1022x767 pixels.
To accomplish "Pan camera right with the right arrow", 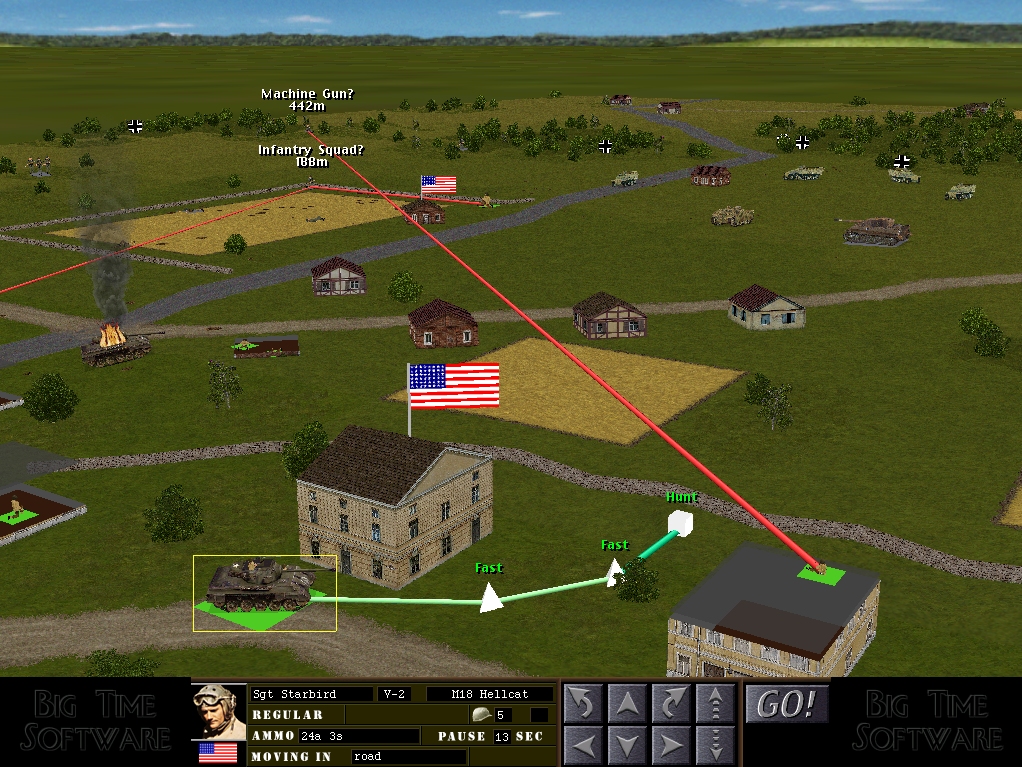I will tap(671, 745).
